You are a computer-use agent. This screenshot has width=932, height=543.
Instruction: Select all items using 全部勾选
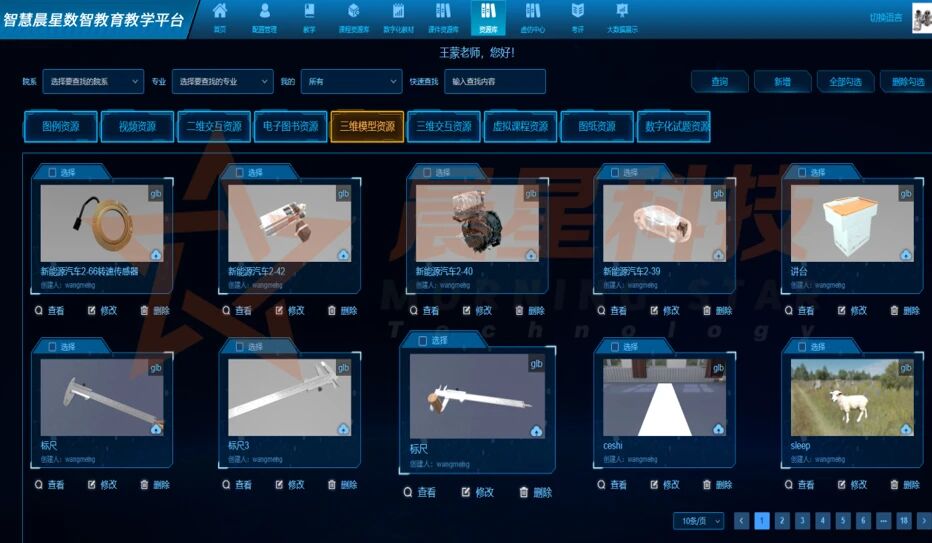845,82
